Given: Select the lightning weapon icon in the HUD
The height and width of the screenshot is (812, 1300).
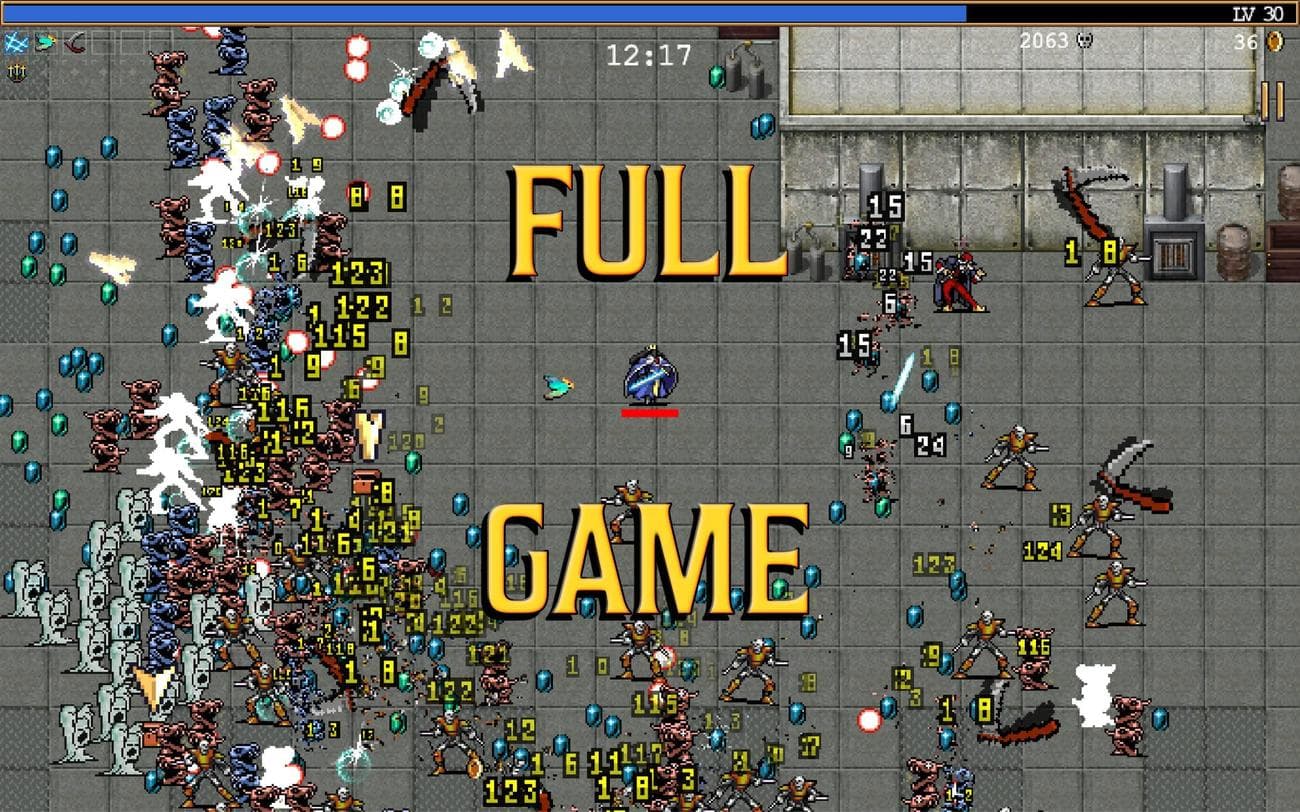Looking at the screenshot, I should (16, 42).
